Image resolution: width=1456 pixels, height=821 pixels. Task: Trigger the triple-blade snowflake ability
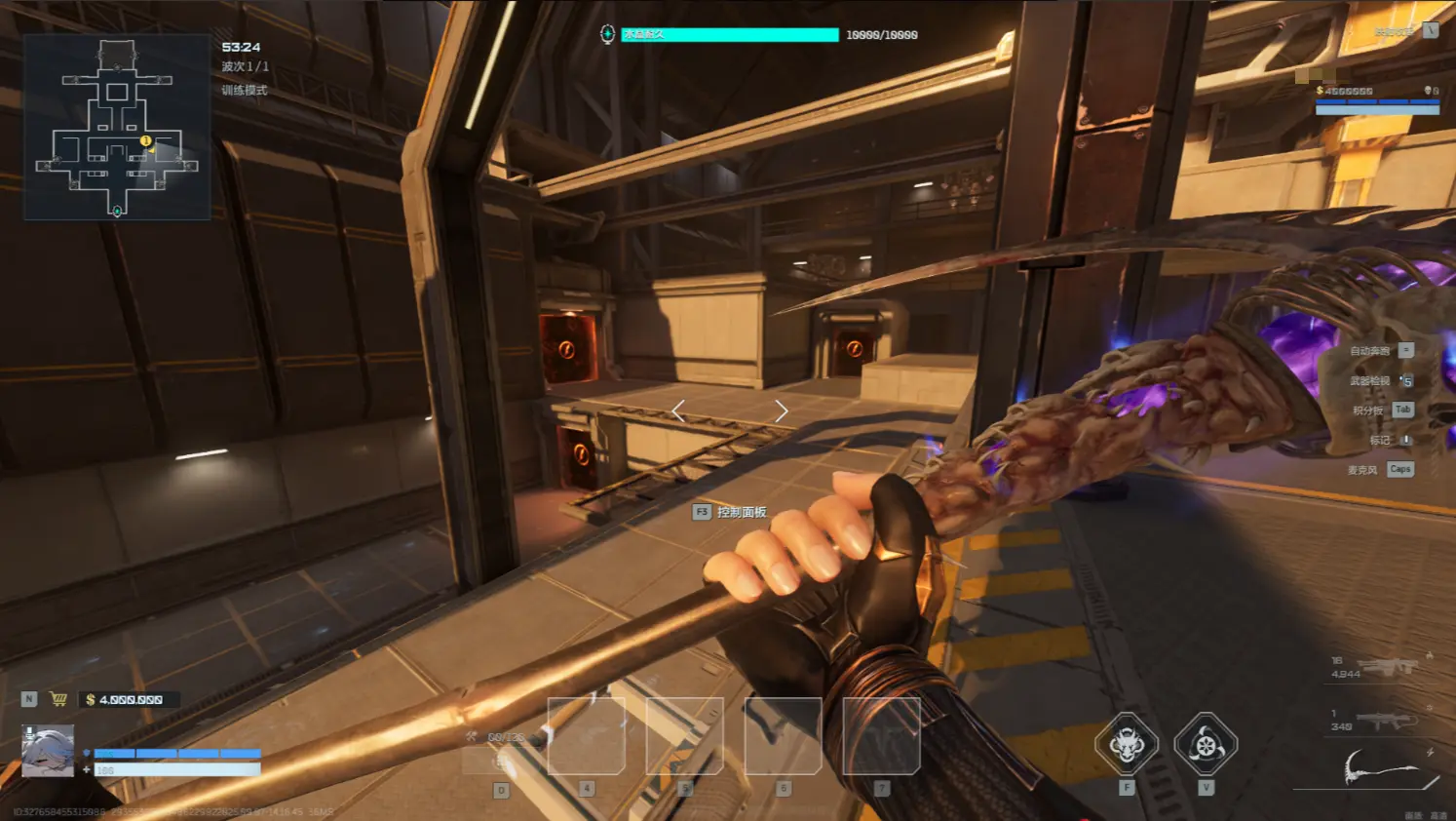pyautogui.click(x=1206, y=745)
